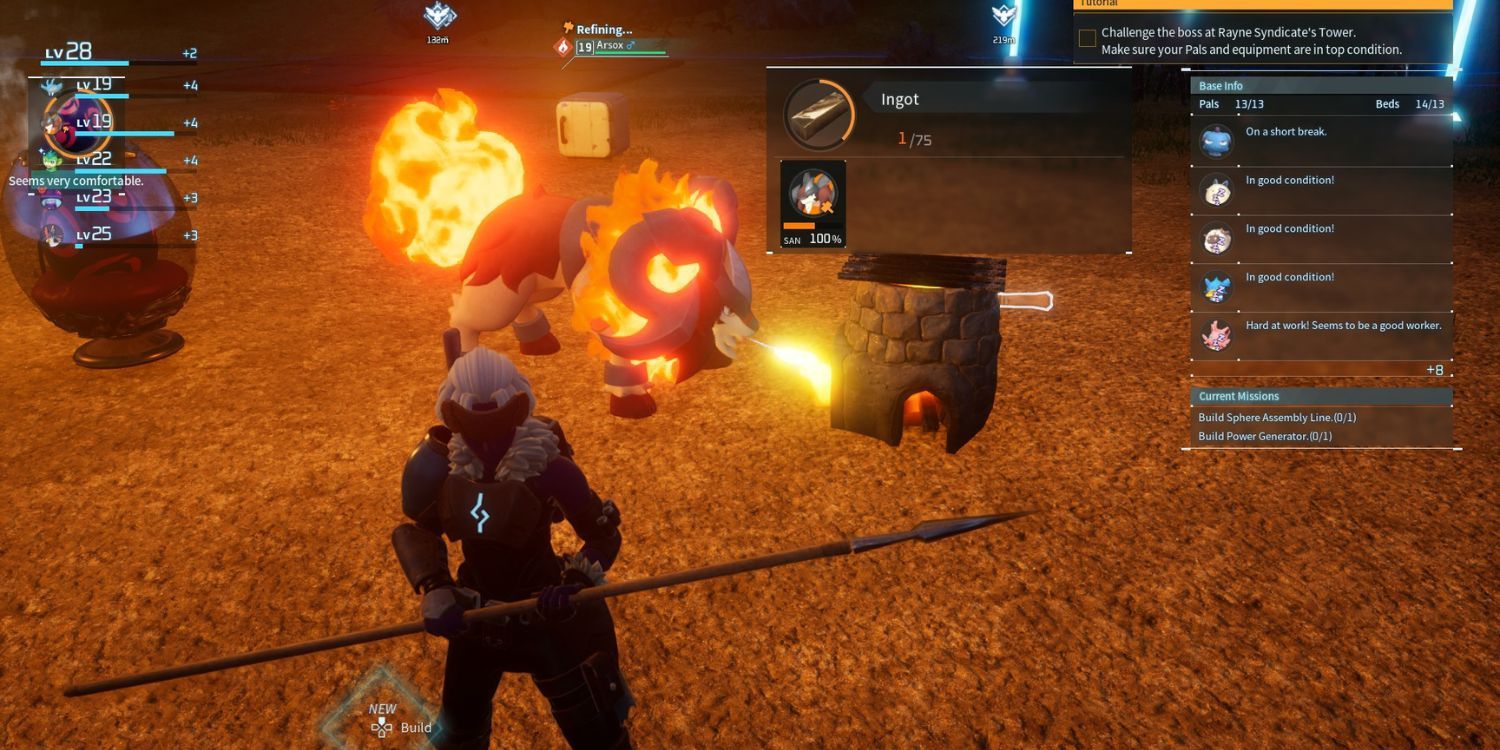1500x750 pixels.
Task: Tick the Rayne Syndicate's Tower tutorial checkbox
Action: pyautogui.click(x=1087, y=40)
